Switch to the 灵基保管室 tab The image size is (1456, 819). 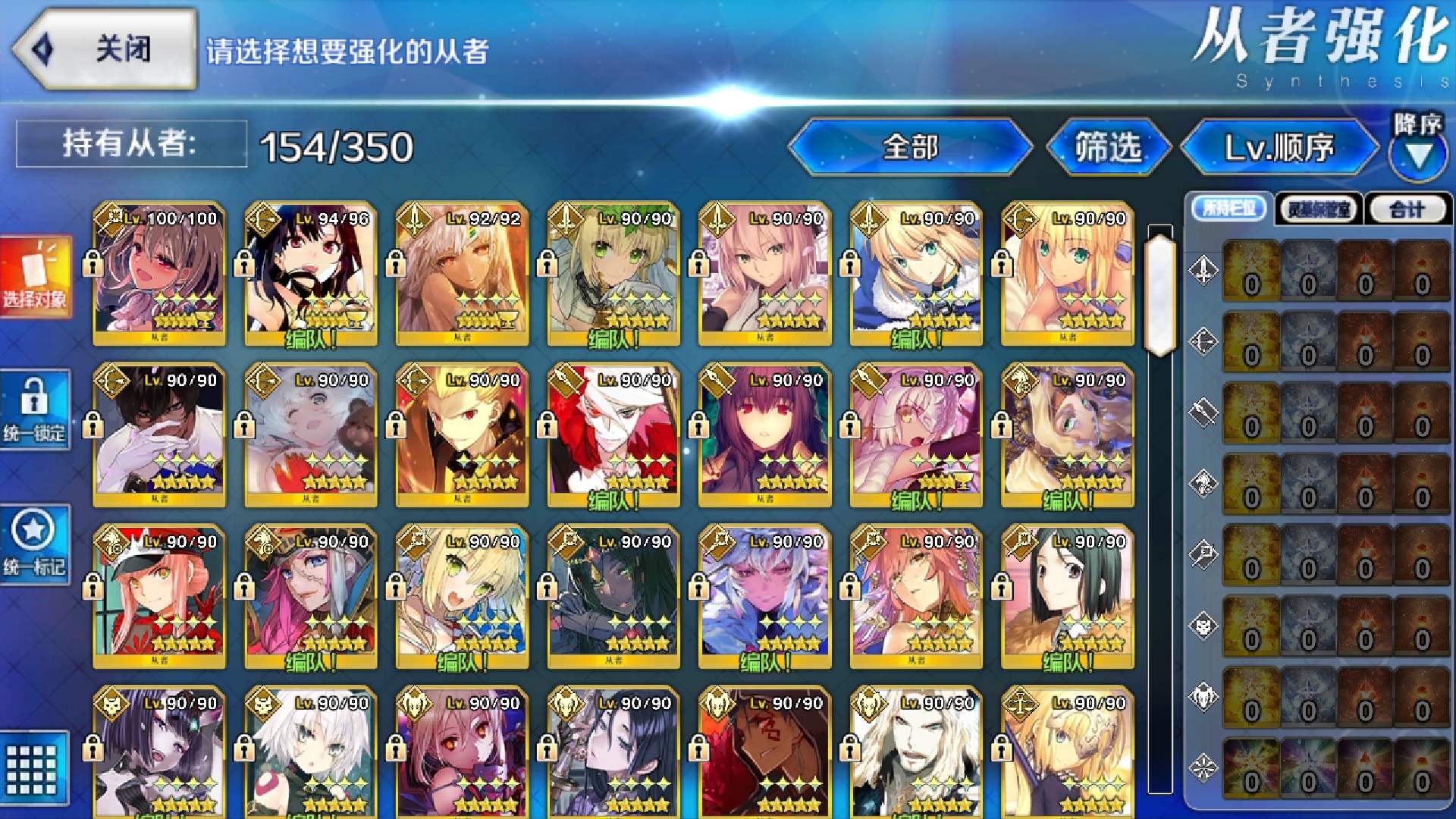pos(1319,209)
